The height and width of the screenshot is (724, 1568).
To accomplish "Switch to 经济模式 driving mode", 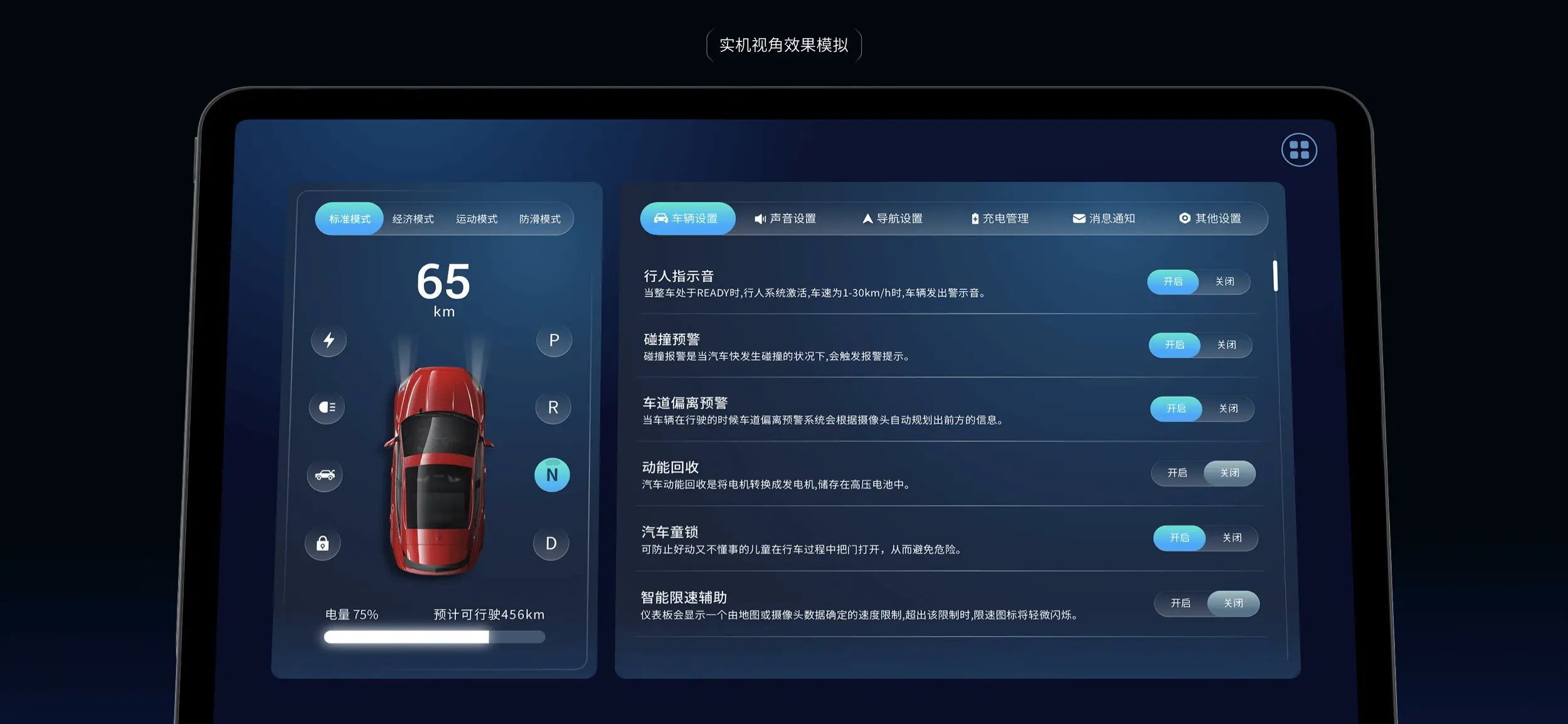I will click(413, 219).
